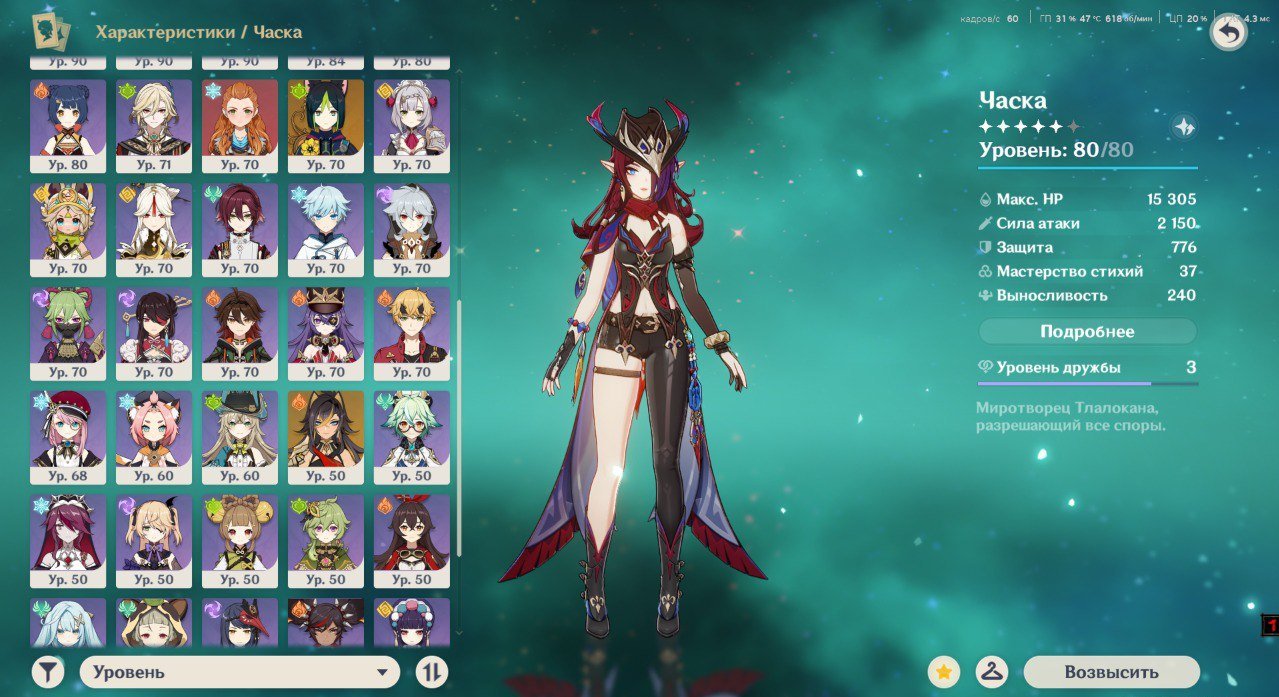Choose Chongyun's light-blue-haired portrait

[326, 229]
